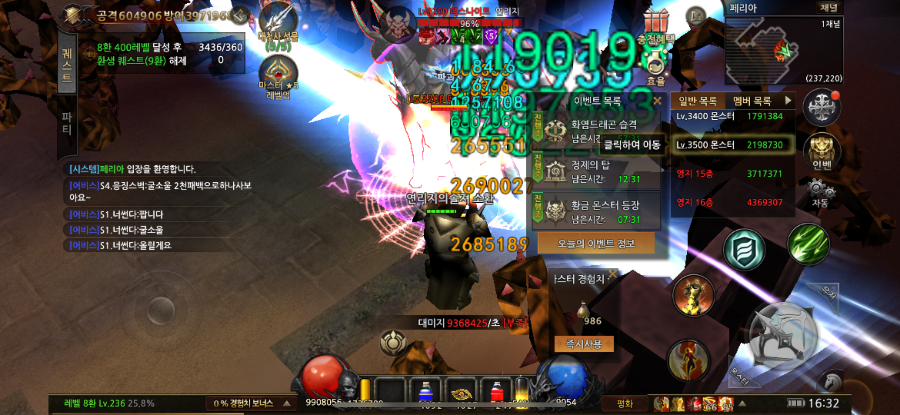Use the blue potion hotbar slot
The width and height of the screenshot is (900, 415).
point(423,390)
